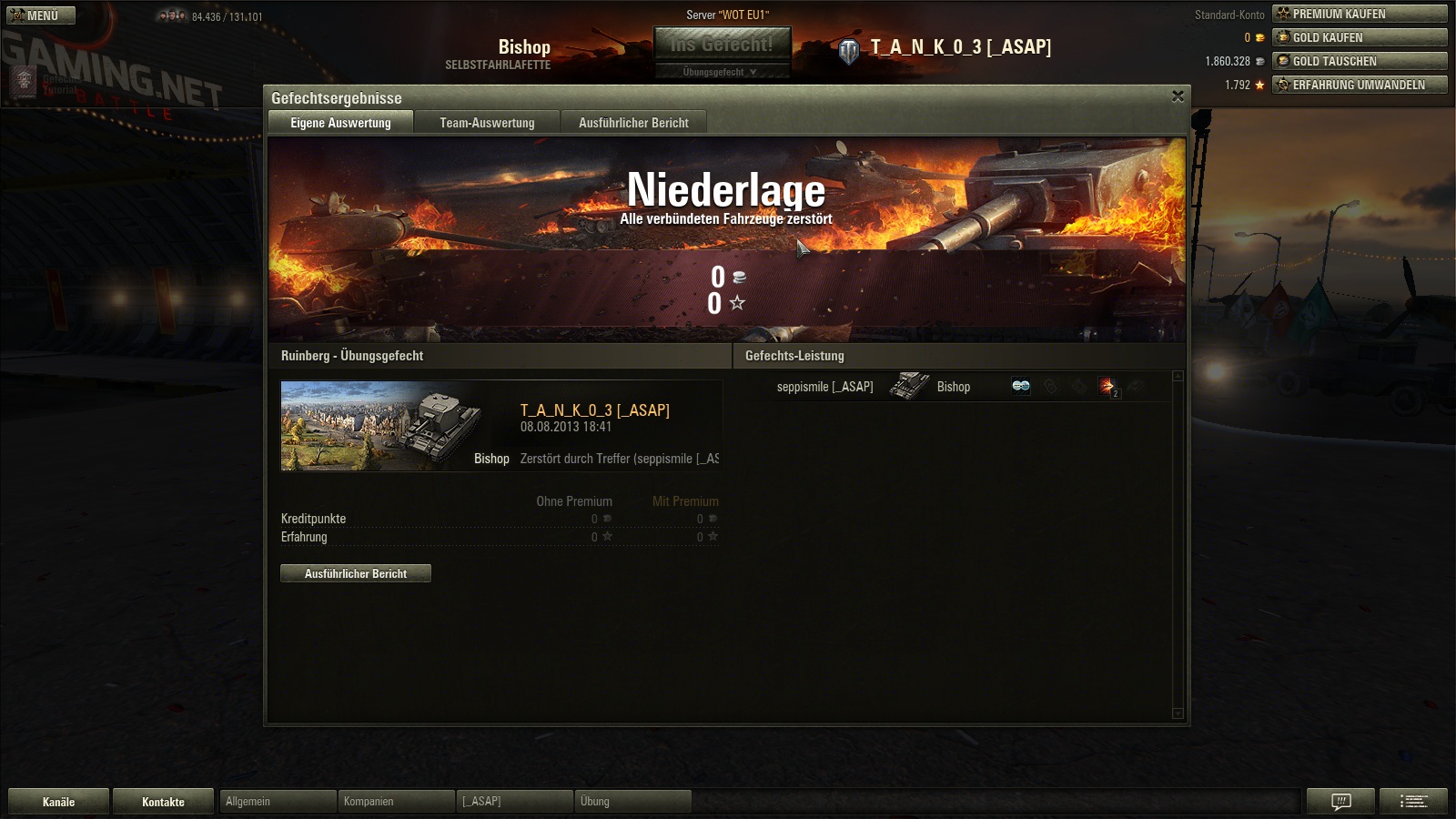Buy premium via Premium Kaufen
Screen dimensions: 1456x819
coord(1360,14)
